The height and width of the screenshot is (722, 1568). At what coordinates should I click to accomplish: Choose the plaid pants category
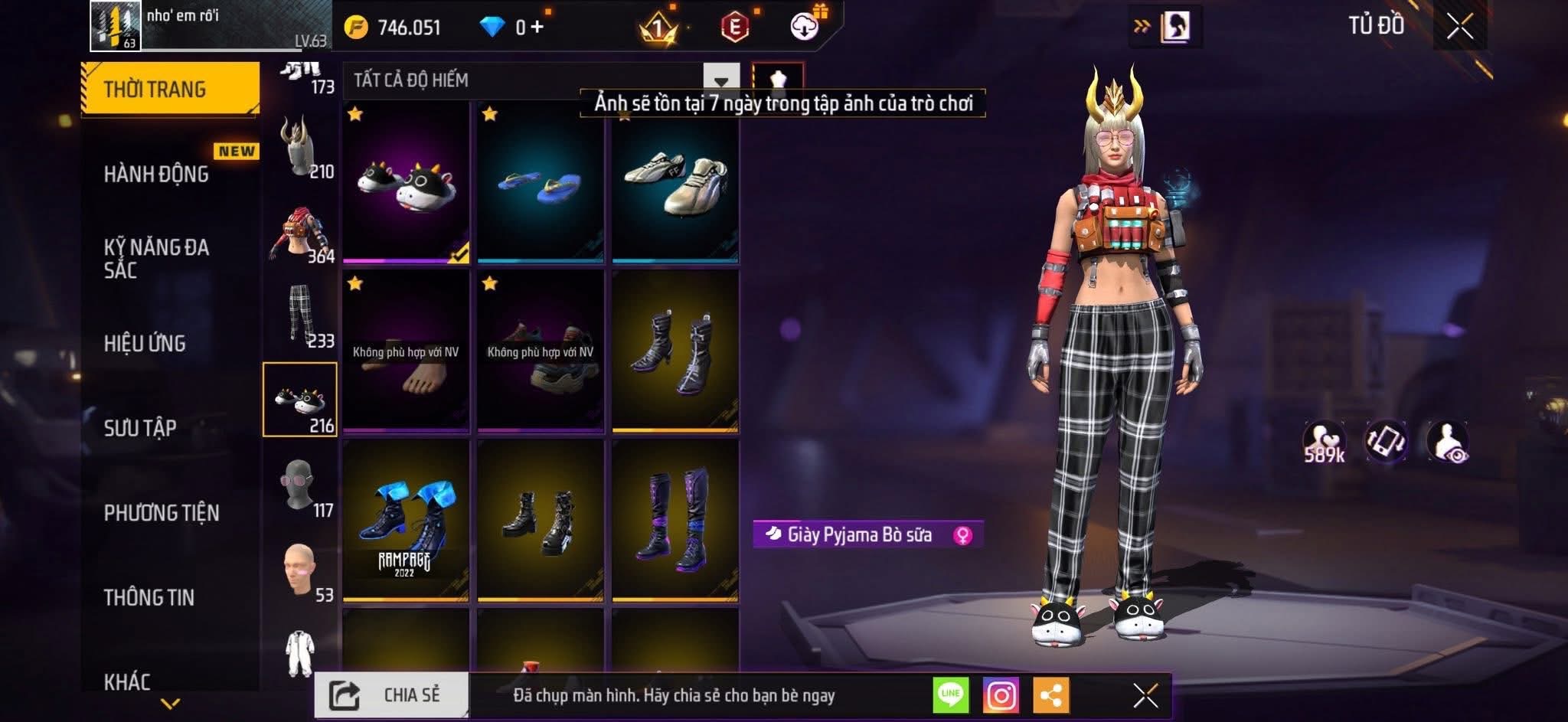(300, 315)
